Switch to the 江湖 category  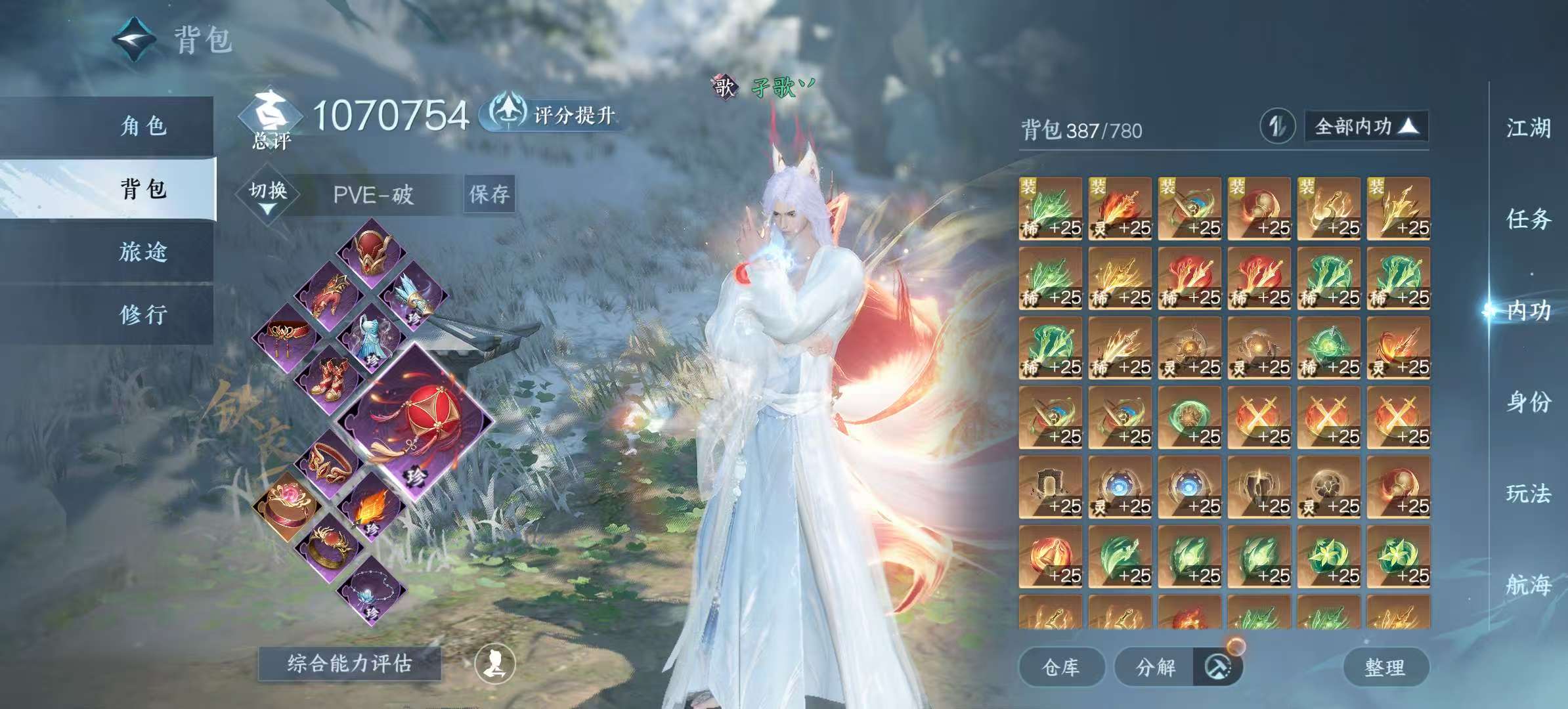(x=1528, y=128)
